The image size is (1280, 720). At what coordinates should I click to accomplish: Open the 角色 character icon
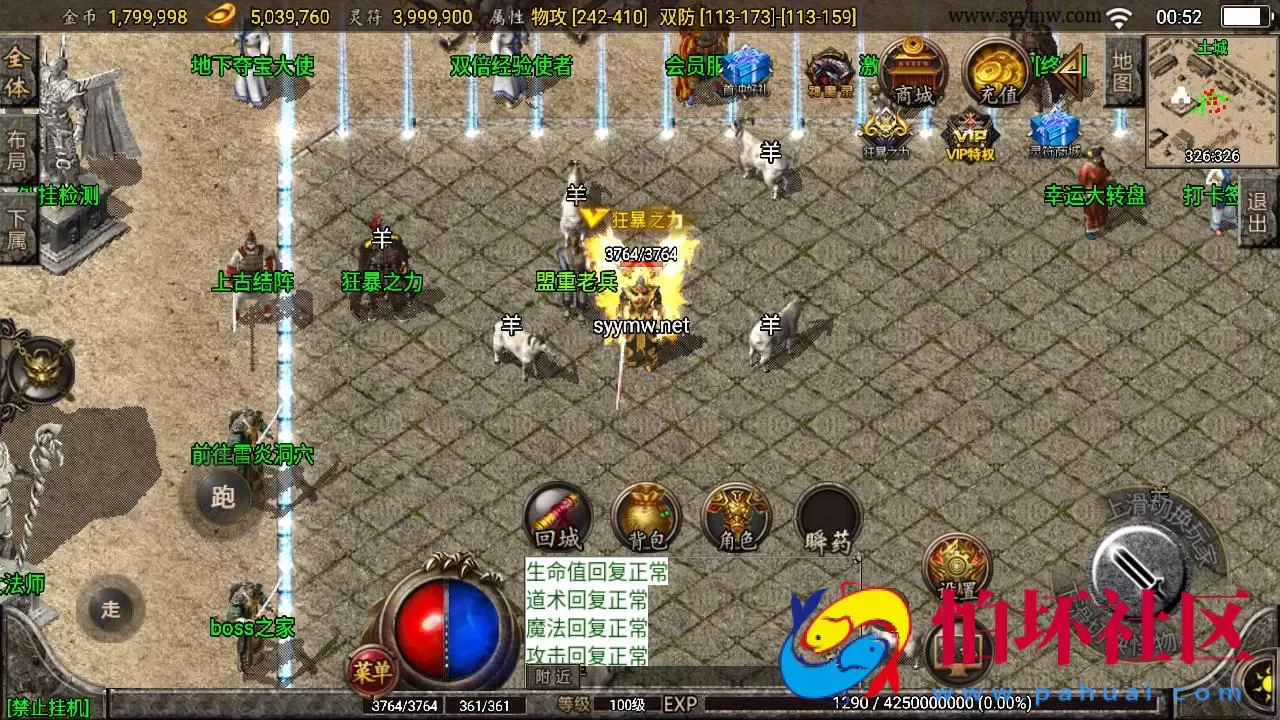tap(737, 516)
